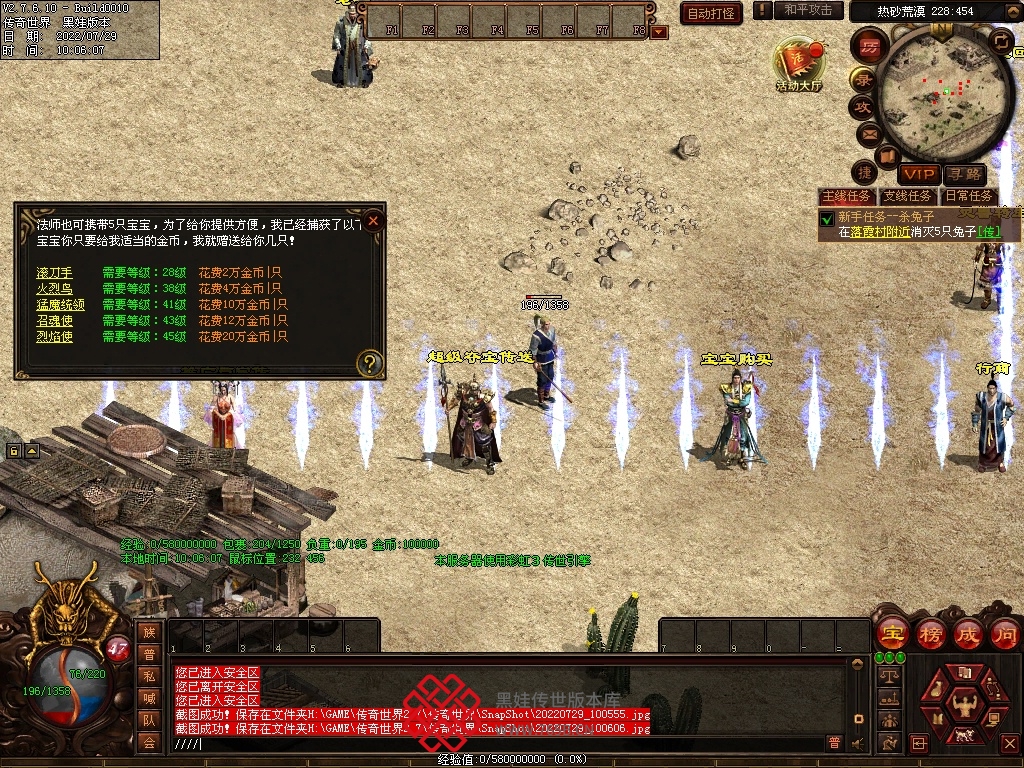Open the dialog's question mark help

tap(370, 364)
